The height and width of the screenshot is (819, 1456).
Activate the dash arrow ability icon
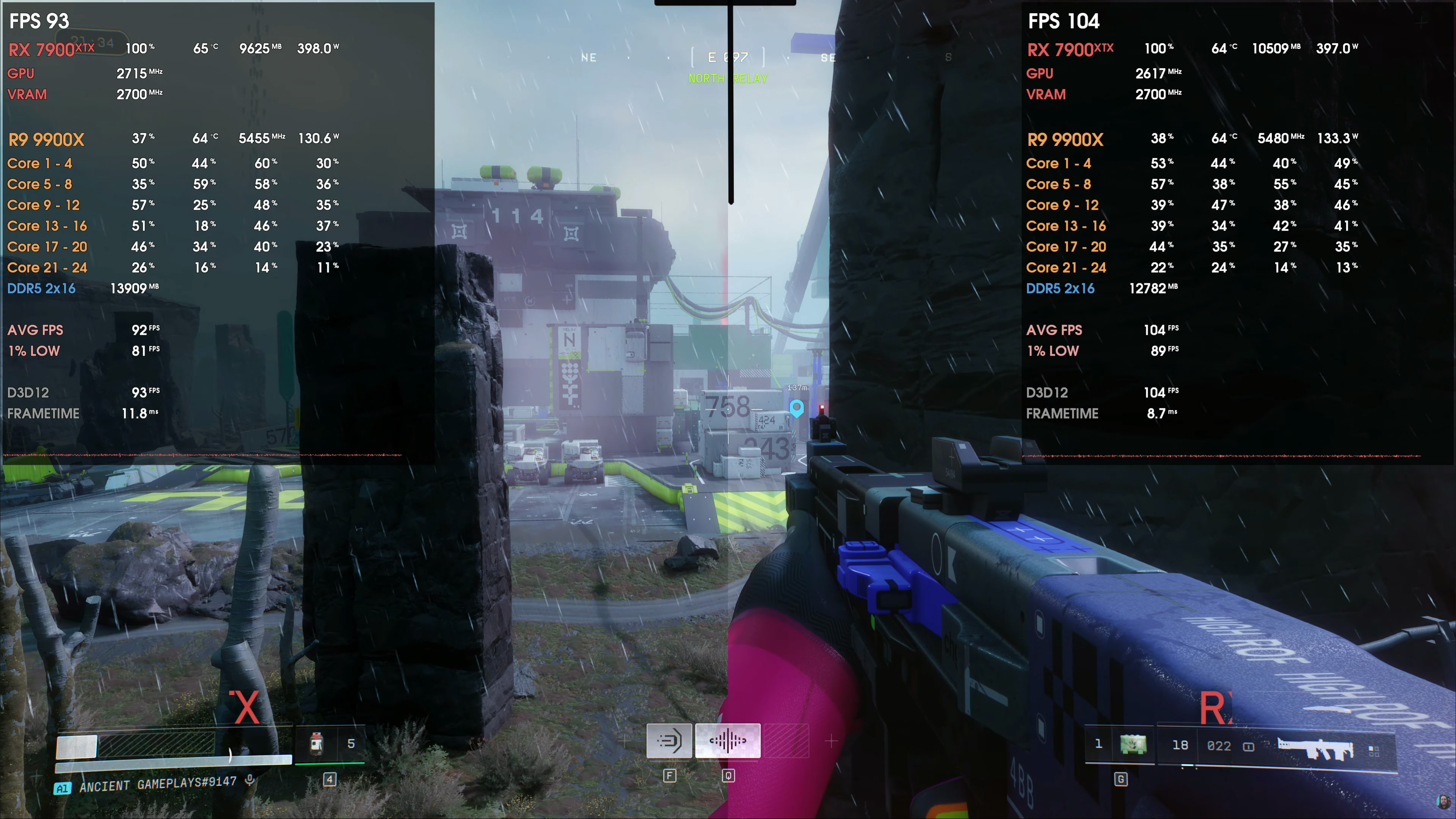(x=669, y=741)
